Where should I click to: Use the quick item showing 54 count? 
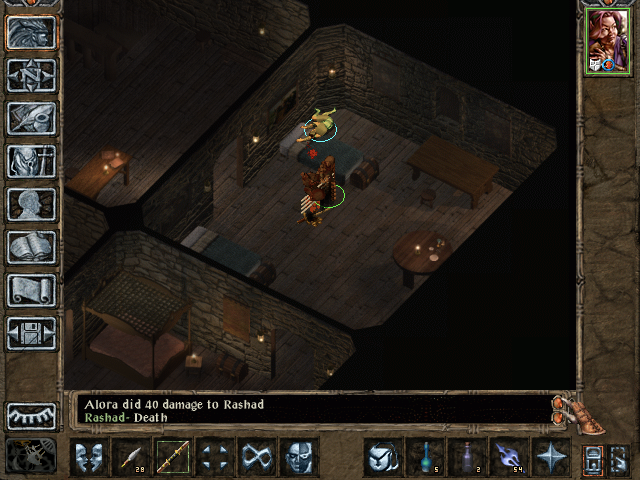(x=508, y=457)
